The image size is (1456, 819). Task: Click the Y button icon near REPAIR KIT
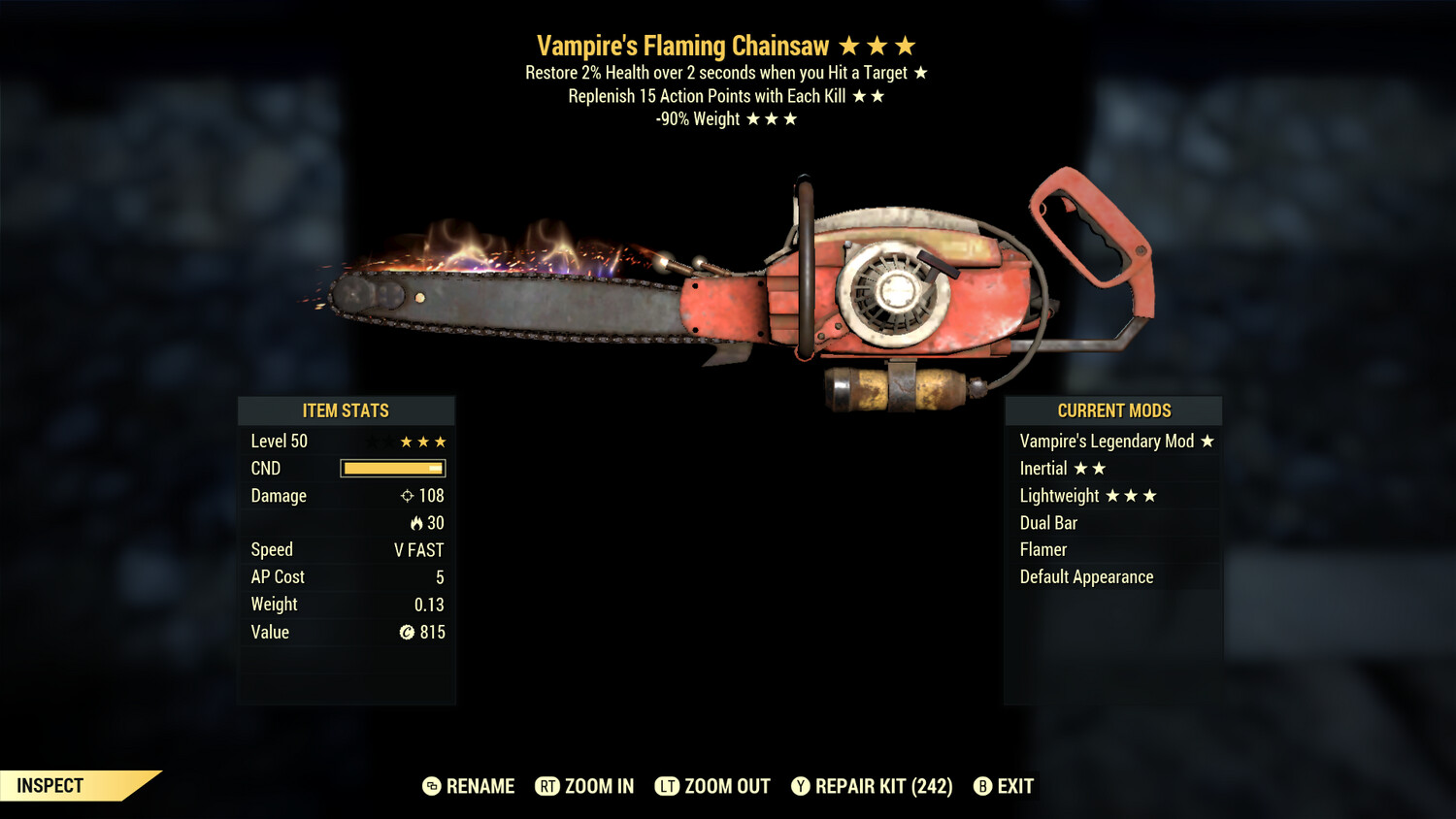802,786
